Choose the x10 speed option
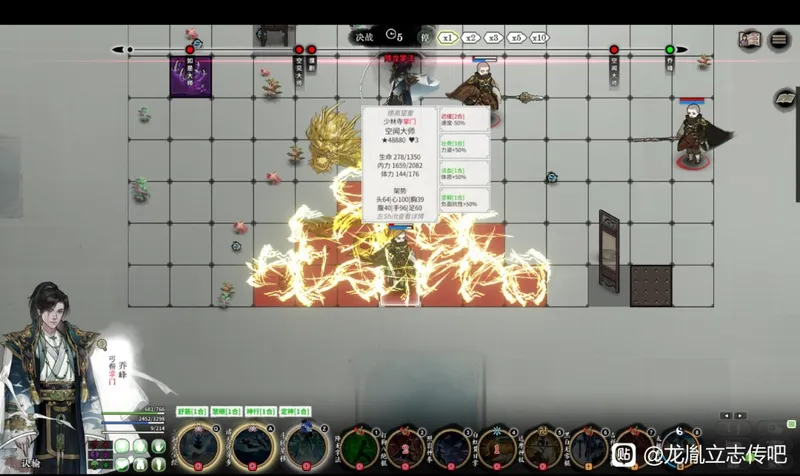 point(539,37)
